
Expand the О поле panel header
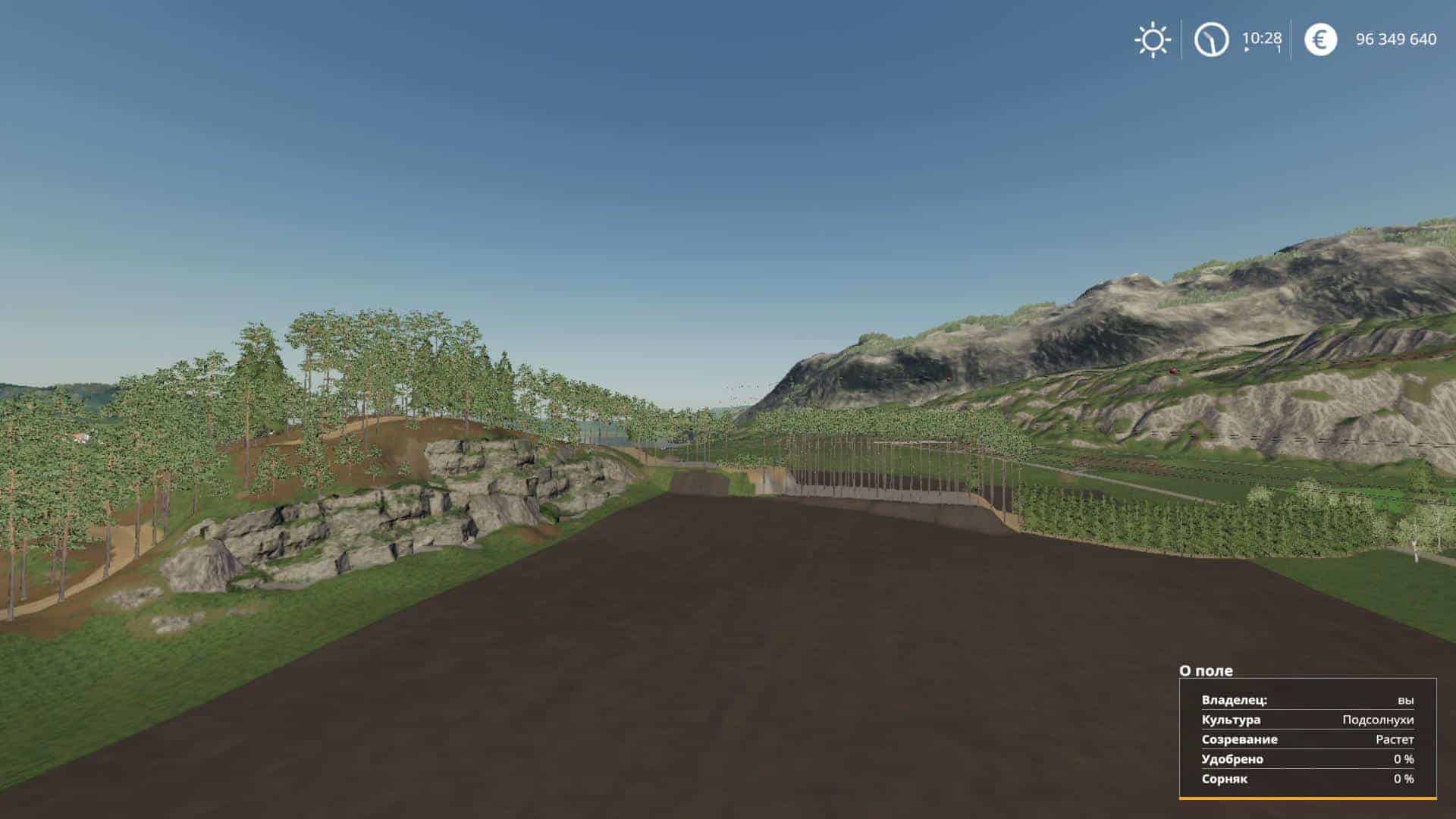coord(1206,670)
